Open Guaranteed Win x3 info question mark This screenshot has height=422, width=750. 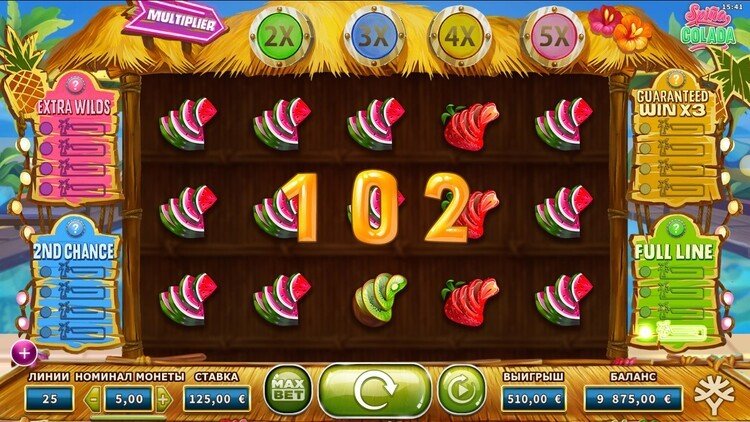tap(673, 78)
